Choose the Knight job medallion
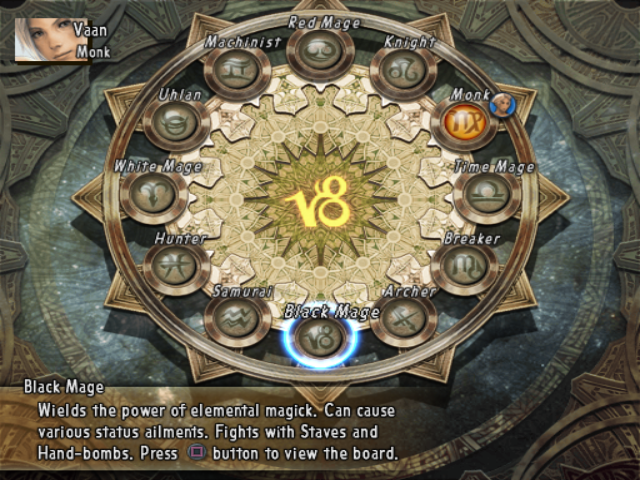This screenshot has height=480, width=640. 402,72
